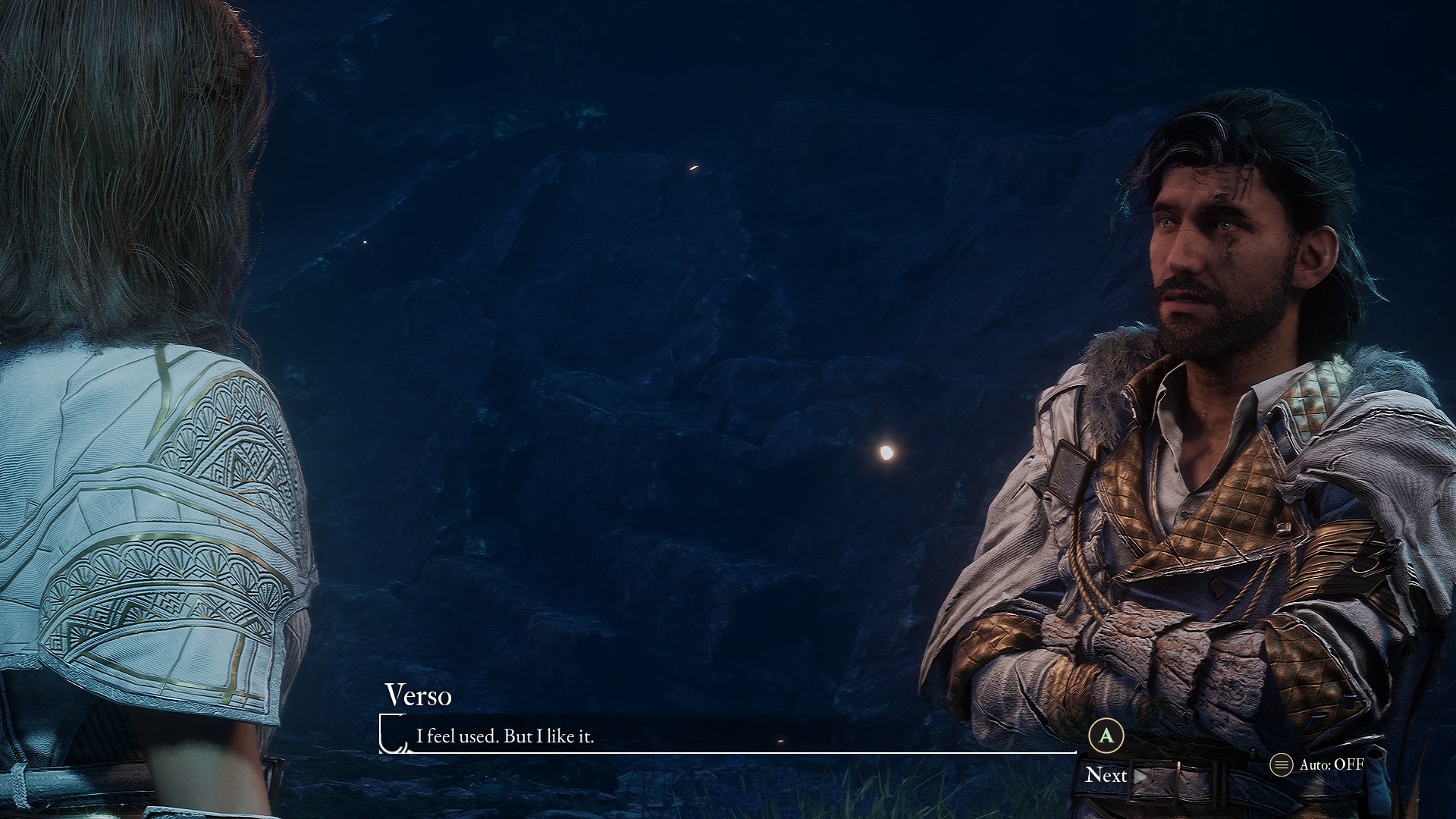This screenshot has height=819, width=1456.
Task: Toggle the Auto: OFF dialogue setting
Action: coord(1318,764)
